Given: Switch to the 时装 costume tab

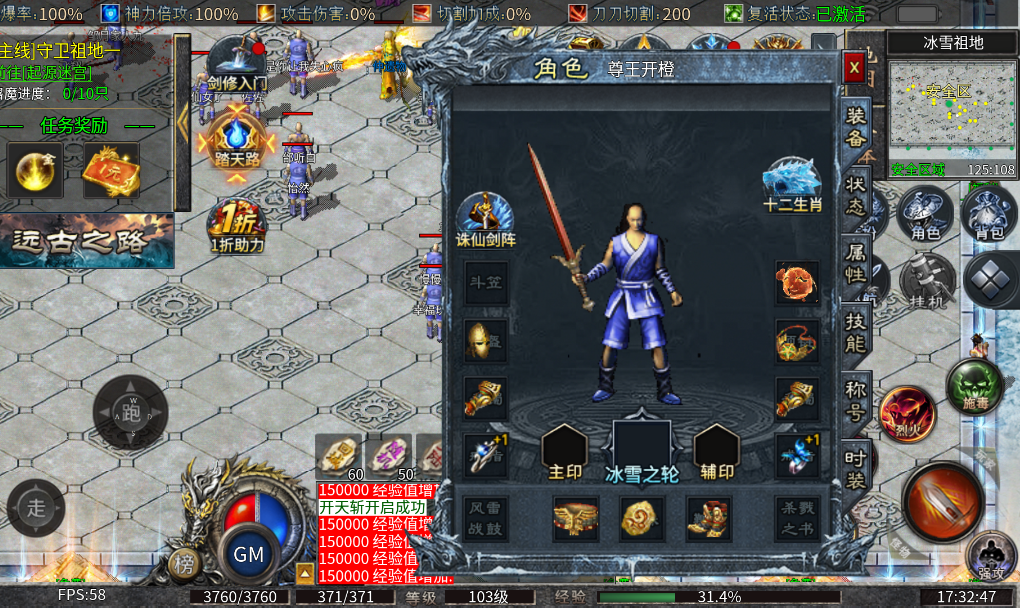Looking at the screenshot, I should coord(857,467).
